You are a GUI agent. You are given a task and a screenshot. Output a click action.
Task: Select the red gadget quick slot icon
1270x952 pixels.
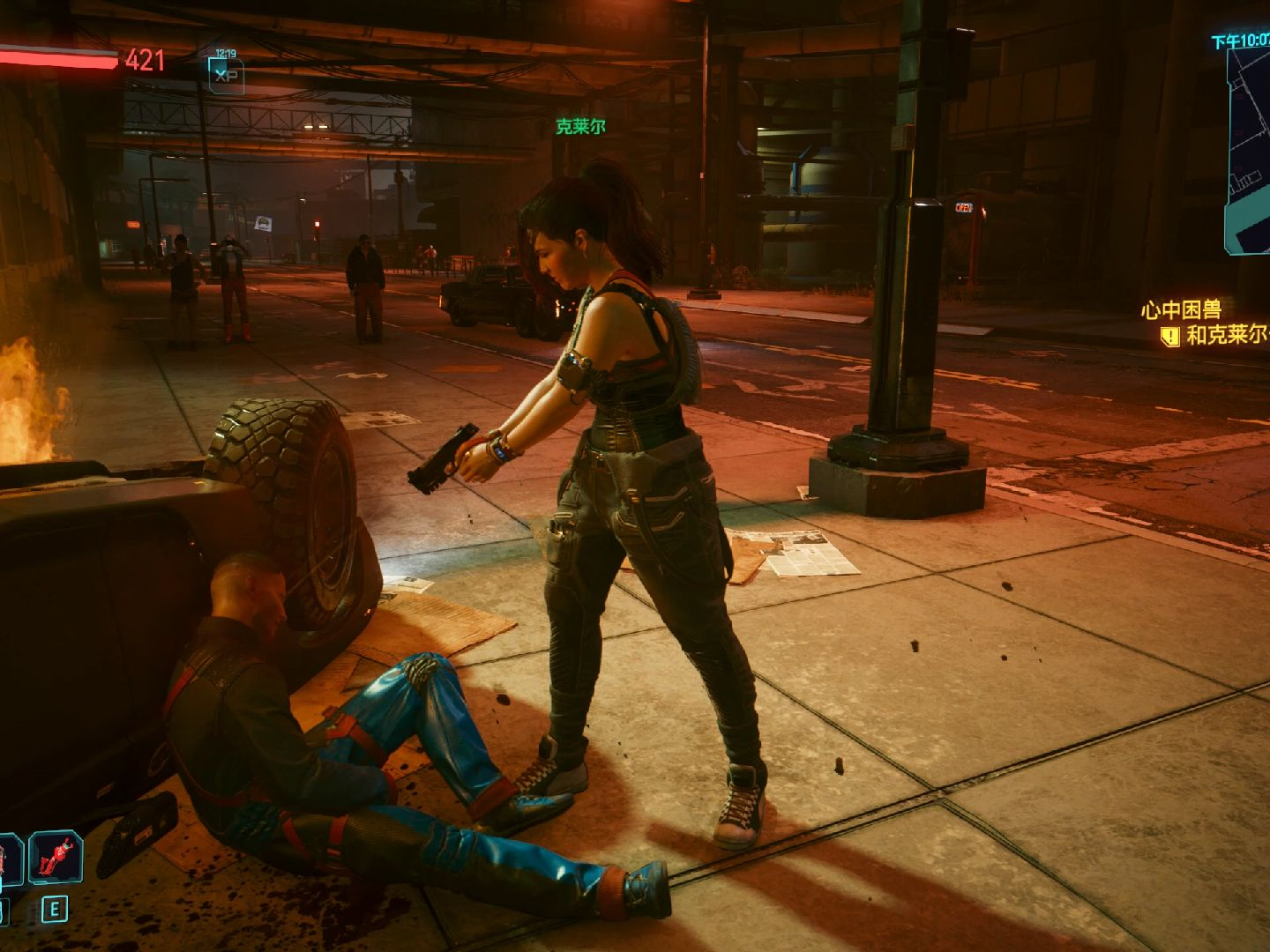(56, 857)
